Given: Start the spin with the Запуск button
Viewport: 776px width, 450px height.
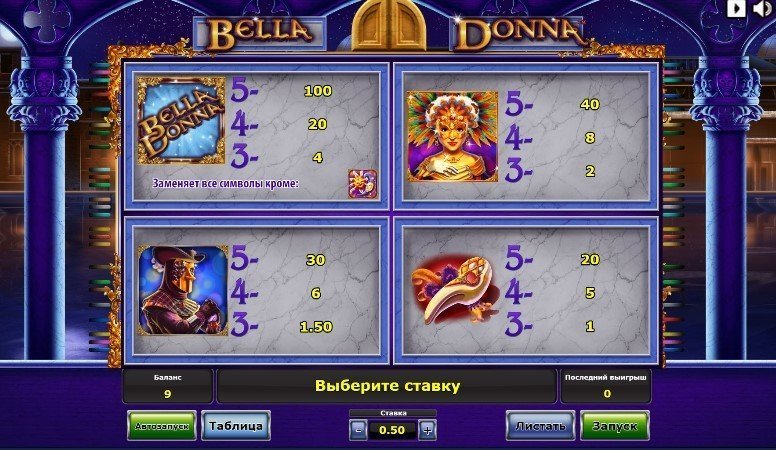Looking at the screenshot, I should [x=614, y=426].
